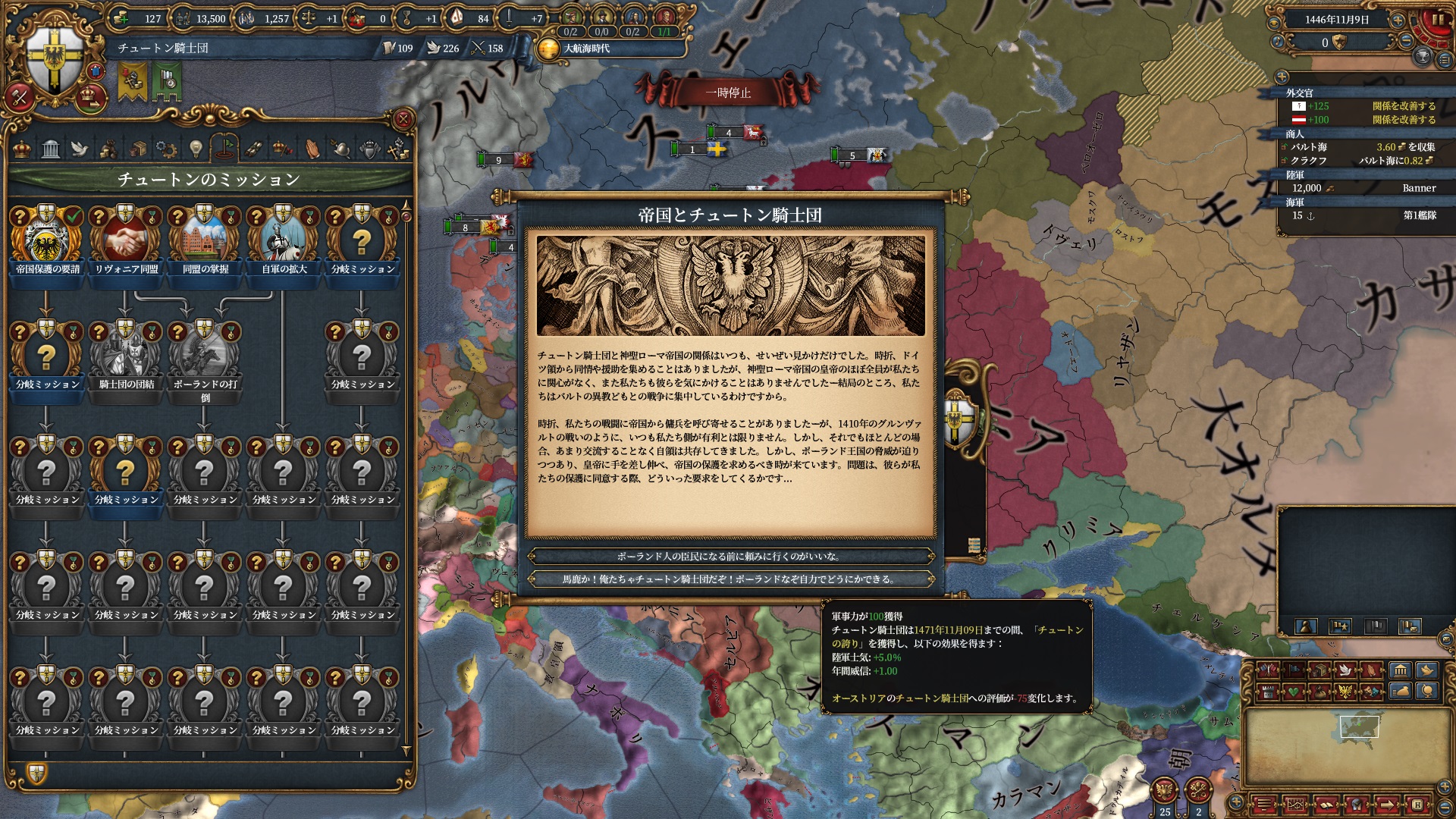Select the "馬鹿！俺たちゃチュートン騎士団だぞ" event option
Image resolution: width=1456 pixels, height=819 pixels.
pos(730,579)
